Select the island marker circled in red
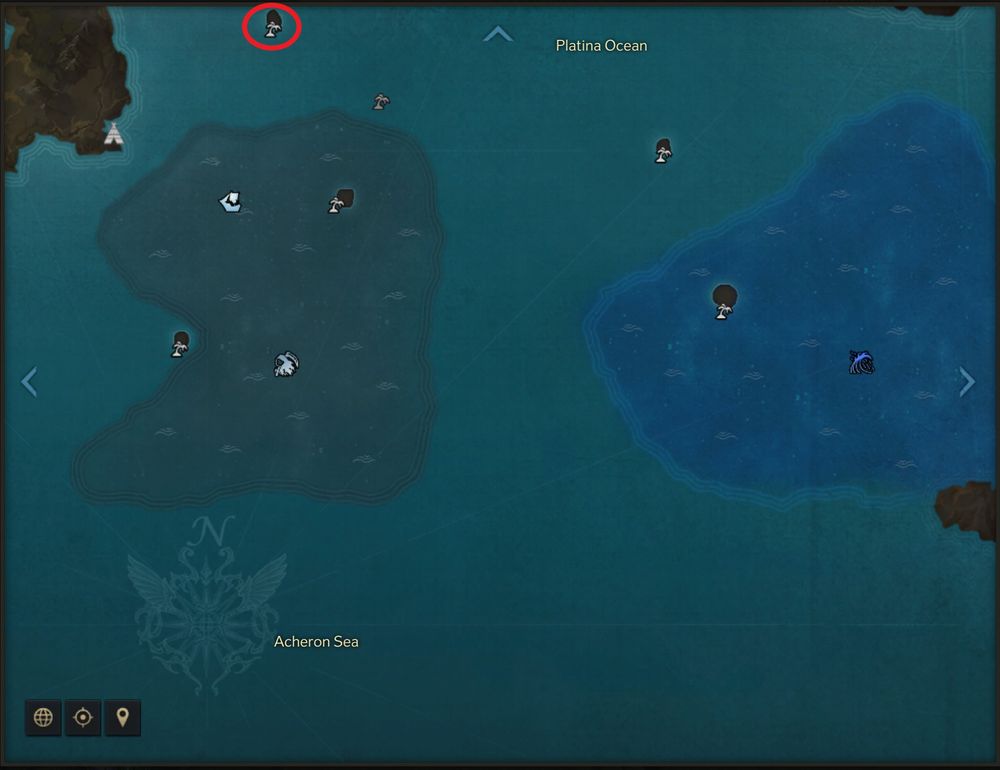Screen dimensions: 1000x770 (x=272, y=24)
